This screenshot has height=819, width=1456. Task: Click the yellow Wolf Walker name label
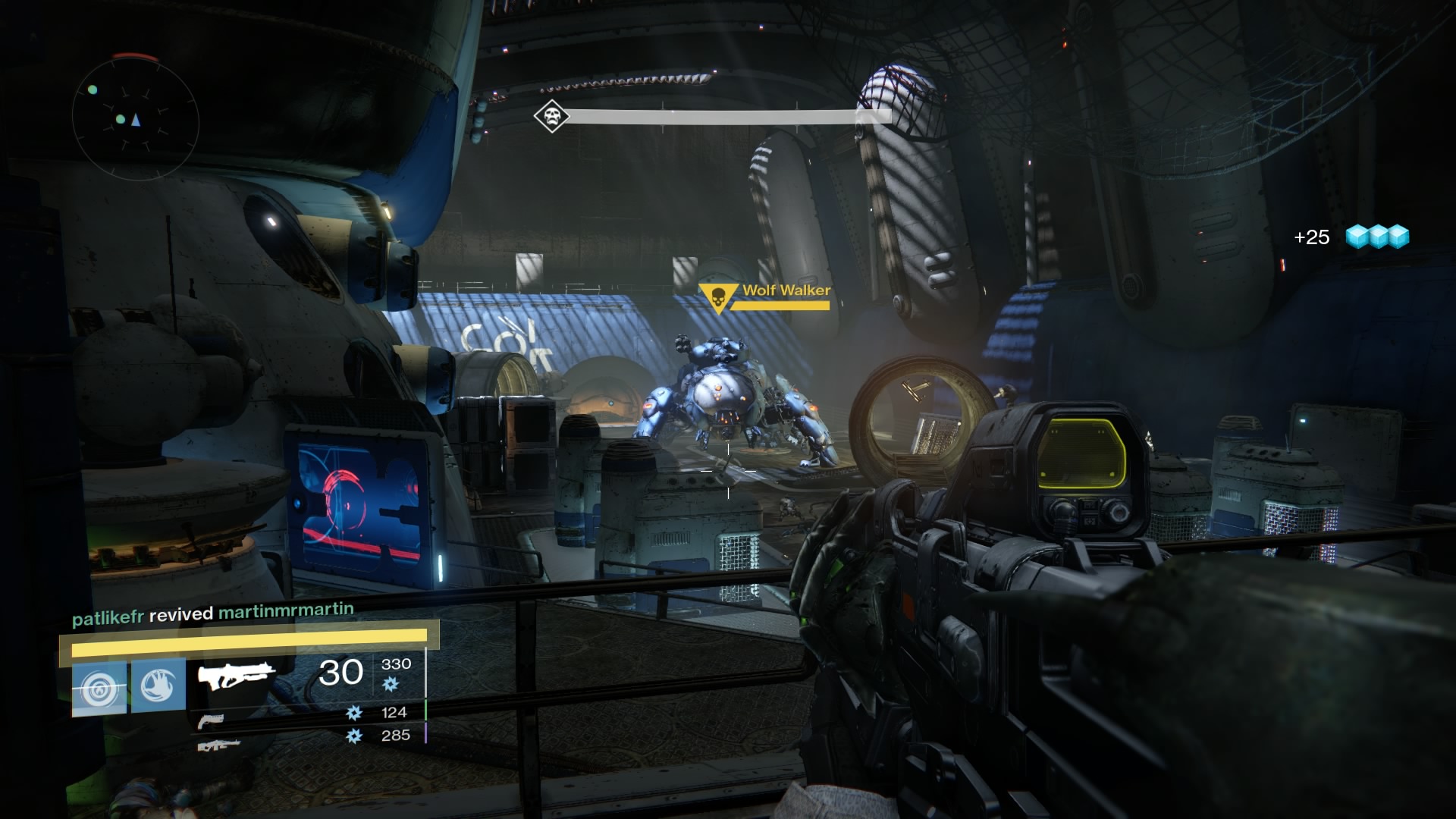pyautogui.click(x=786, y=290)
